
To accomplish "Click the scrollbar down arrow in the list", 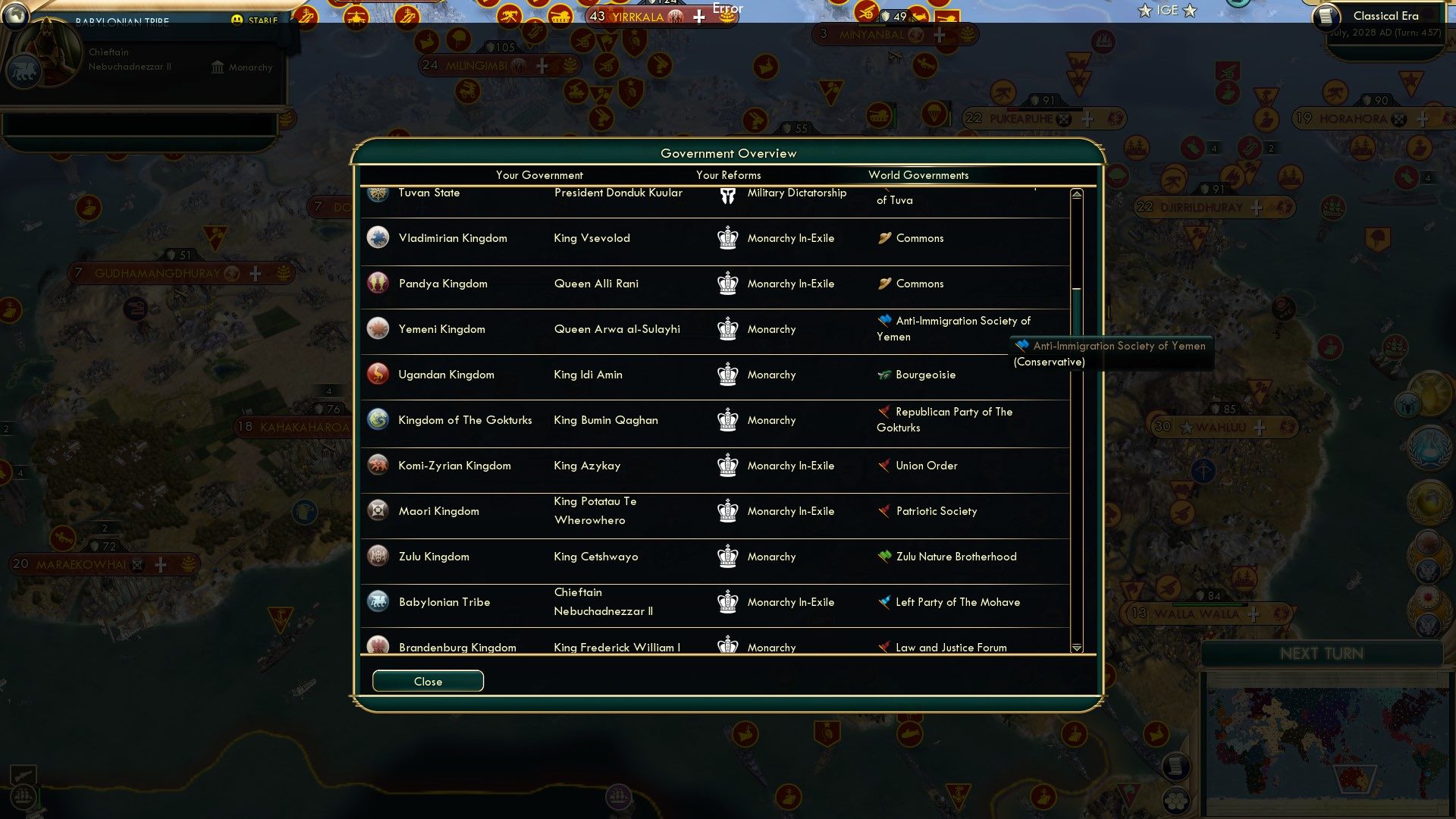I will pos(1076,648).
